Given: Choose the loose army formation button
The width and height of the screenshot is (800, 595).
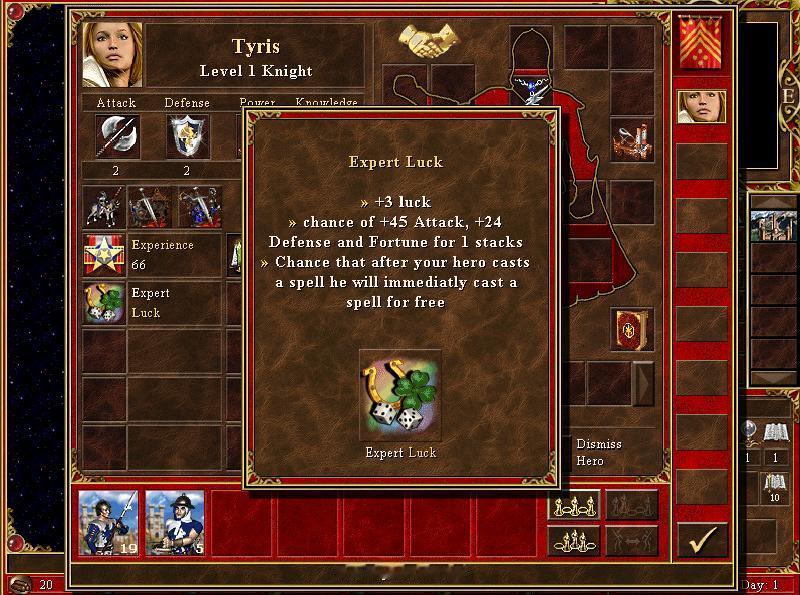Looking at the screenshot, I should [x=573, y=506].
